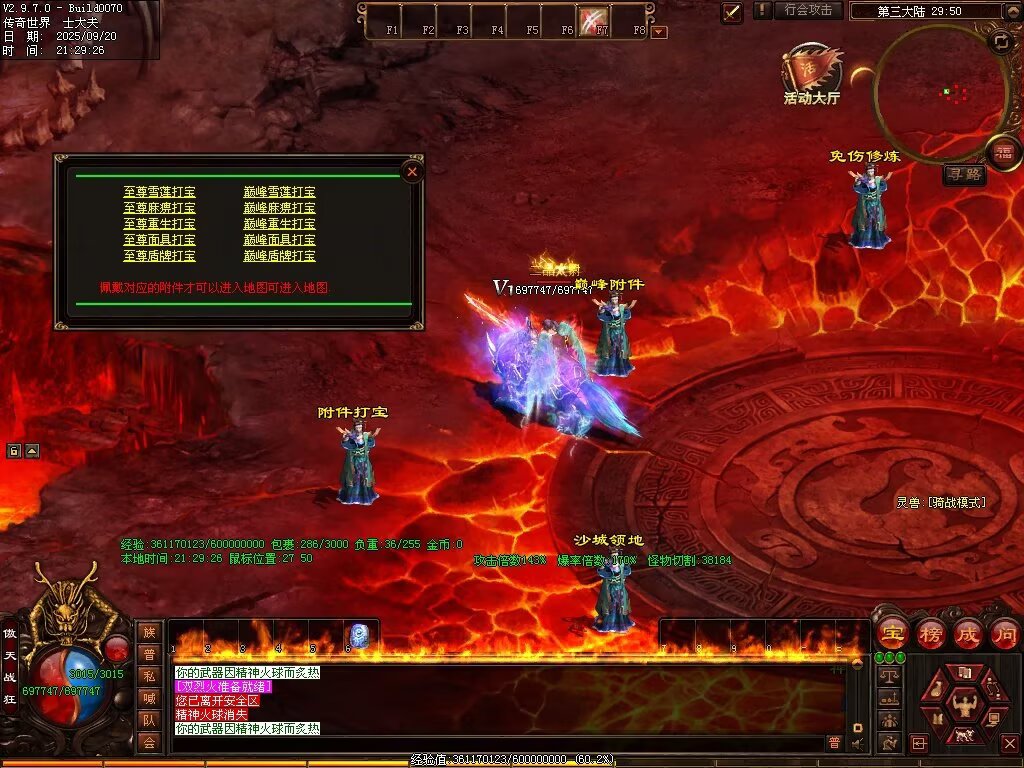Expand the F-key skill bar dropdown arrow
This screenshot has width=1024, height=768.
(x=659, y=32)
